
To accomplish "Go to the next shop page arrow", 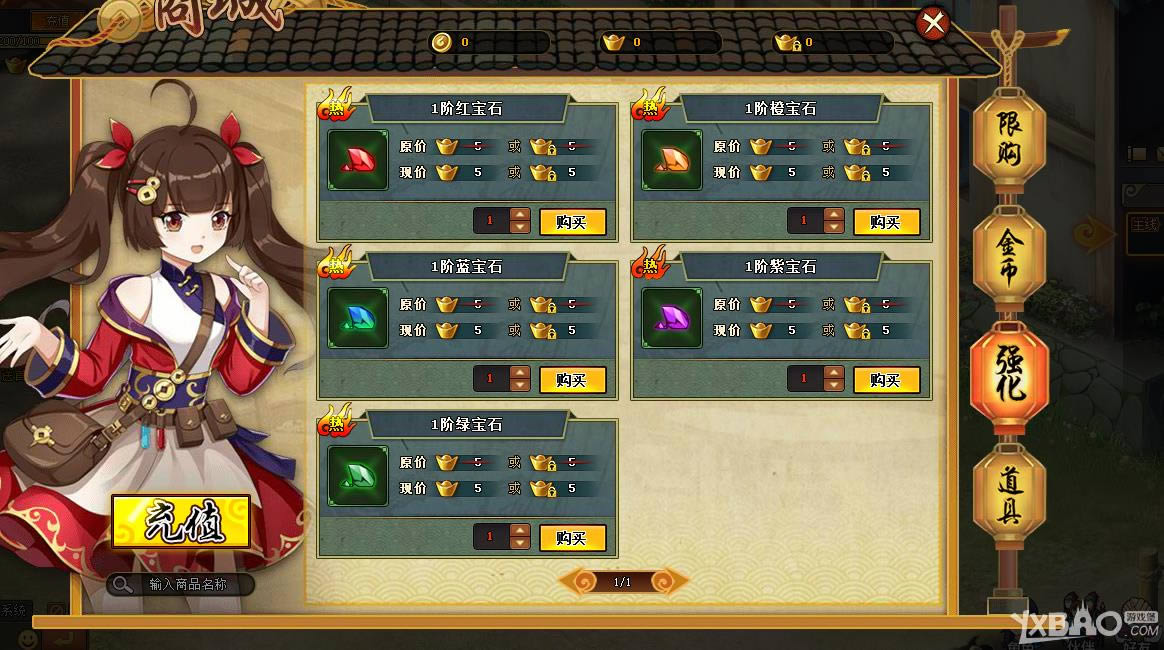I will (667, 581).
